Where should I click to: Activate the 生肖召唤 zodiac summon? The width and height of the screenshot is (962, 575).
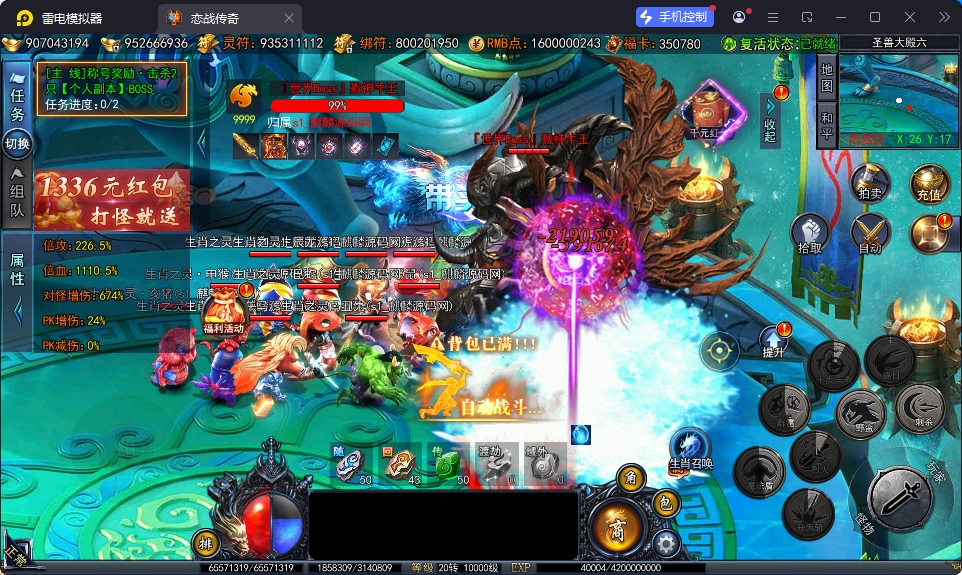point(690,449)
